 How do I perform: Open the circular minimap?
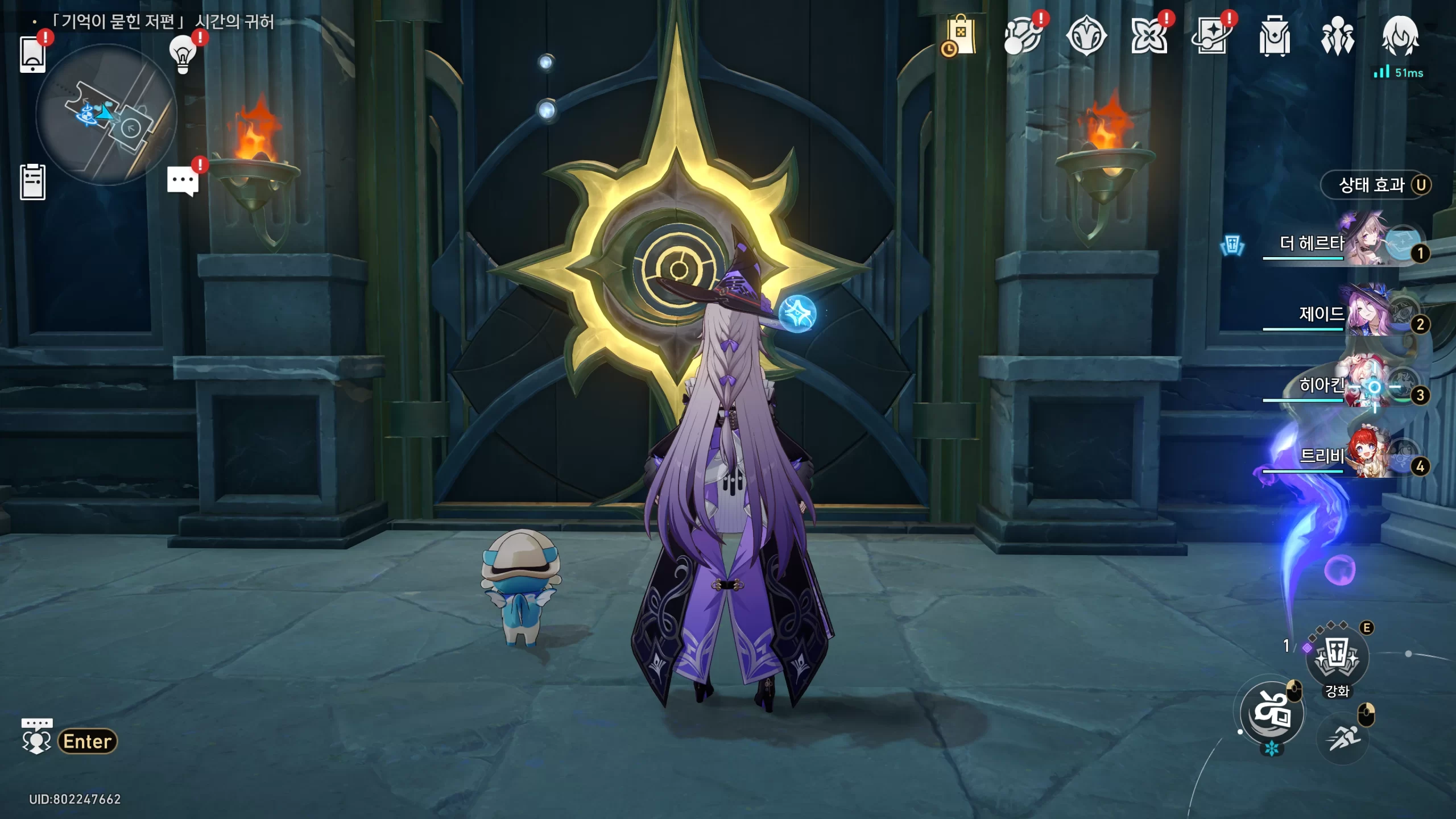coord(106,115)
